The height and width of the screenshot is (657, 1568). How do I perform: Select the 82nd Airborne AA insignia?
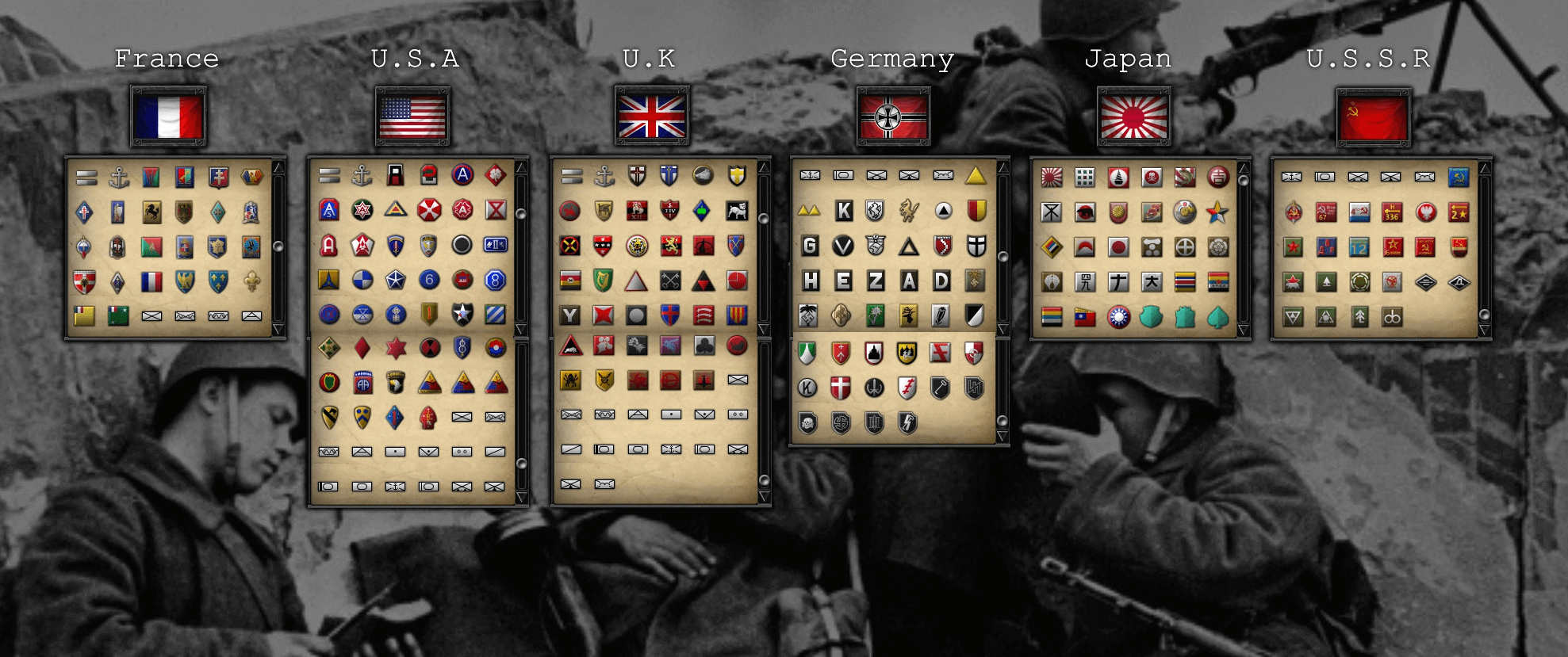tap(362, 384)
